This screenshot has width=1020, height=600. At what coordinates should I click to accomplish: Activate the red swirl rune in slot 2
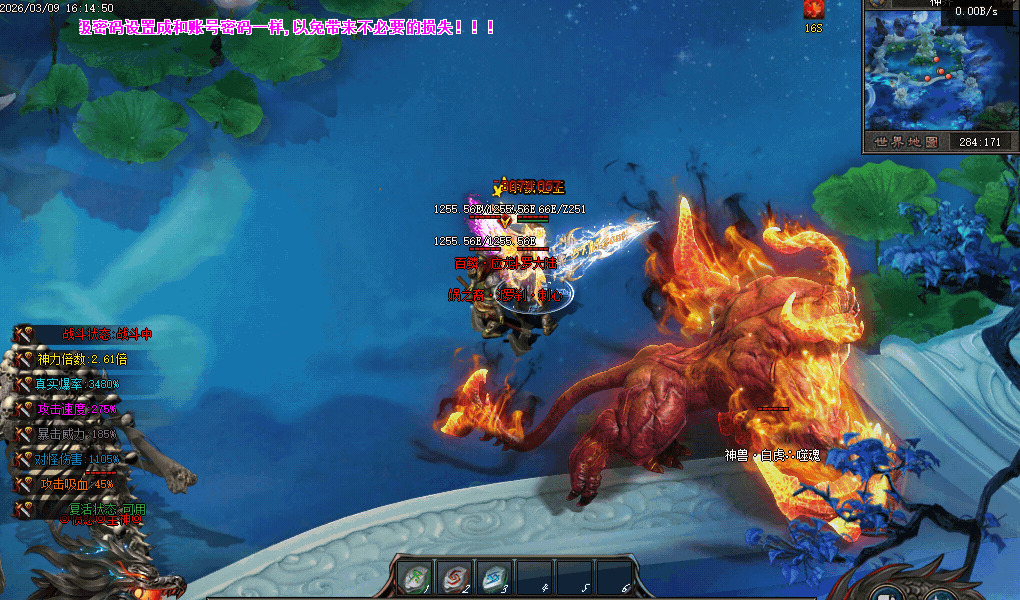(454, 577)
